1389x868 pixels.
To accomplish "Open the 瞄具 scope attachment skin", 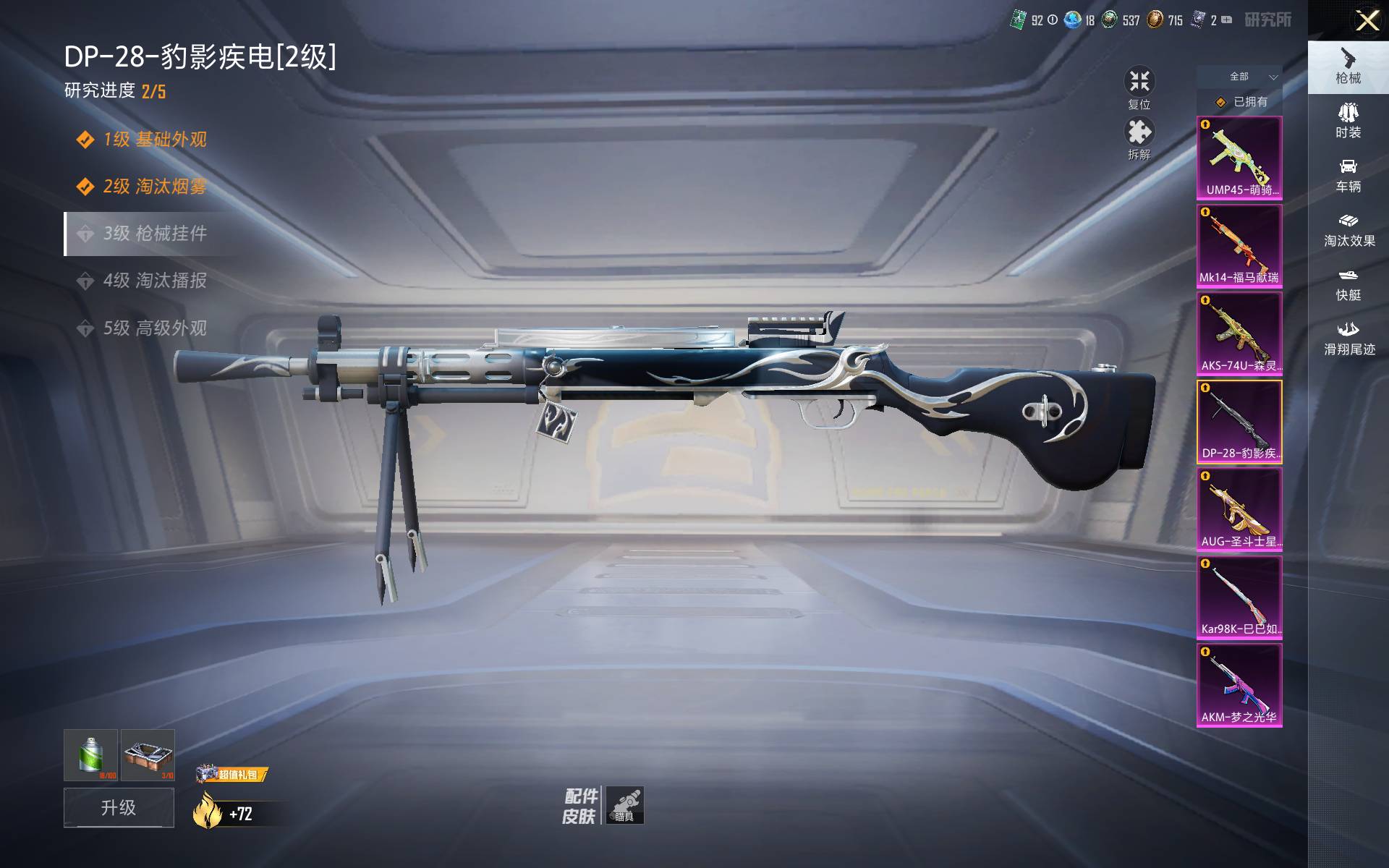I will [x=624, y=805].
